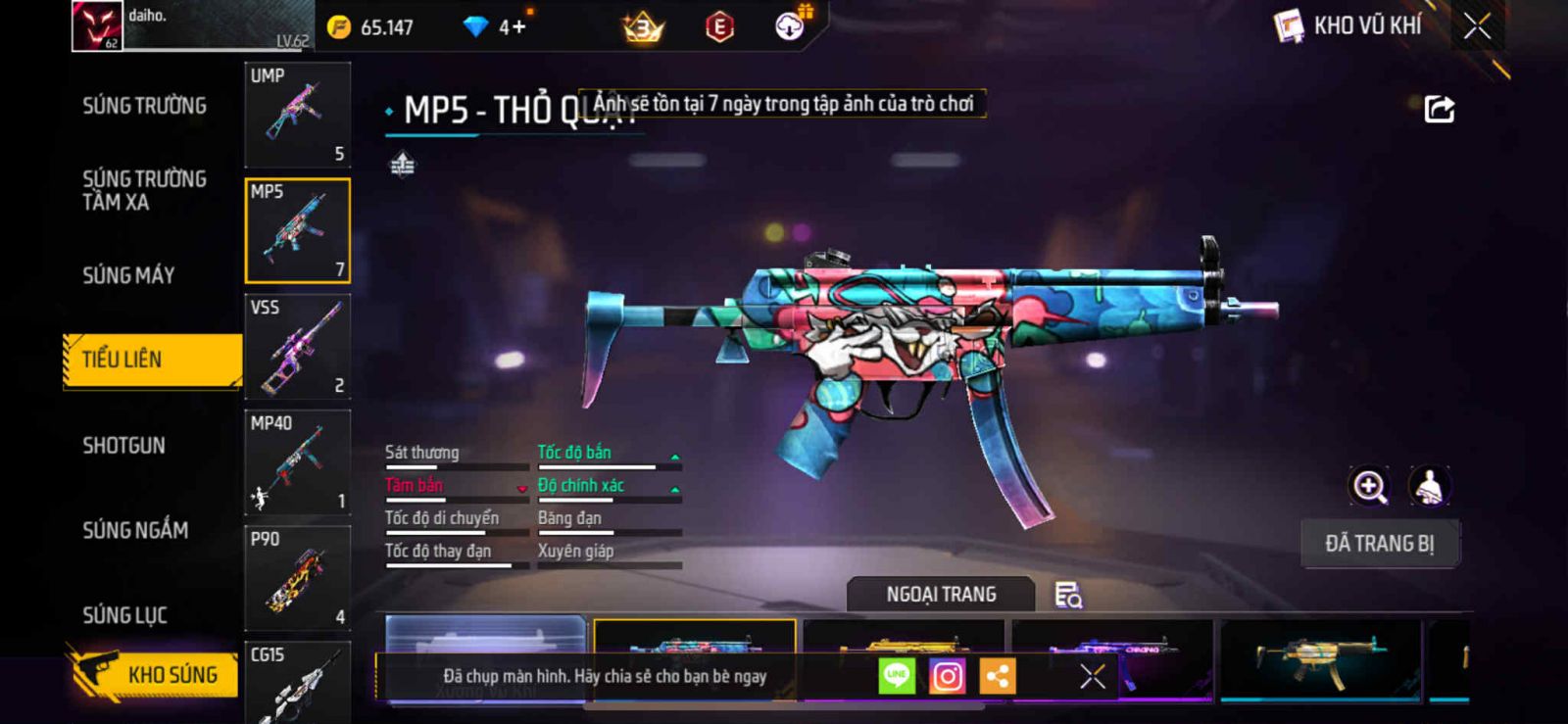Pick the VSS weapon tile
Viewport: 1568px width, 724px height.
pos(297,347)
